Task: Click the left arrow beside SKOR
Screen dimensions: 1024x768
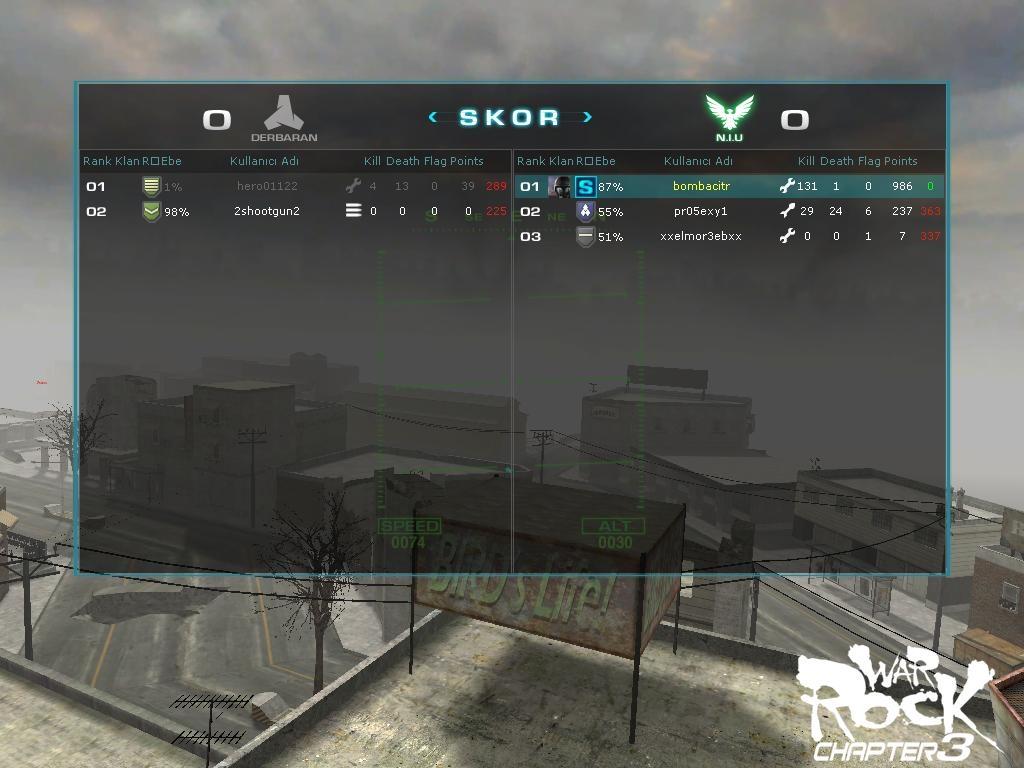Action: [x=433, y=117]
